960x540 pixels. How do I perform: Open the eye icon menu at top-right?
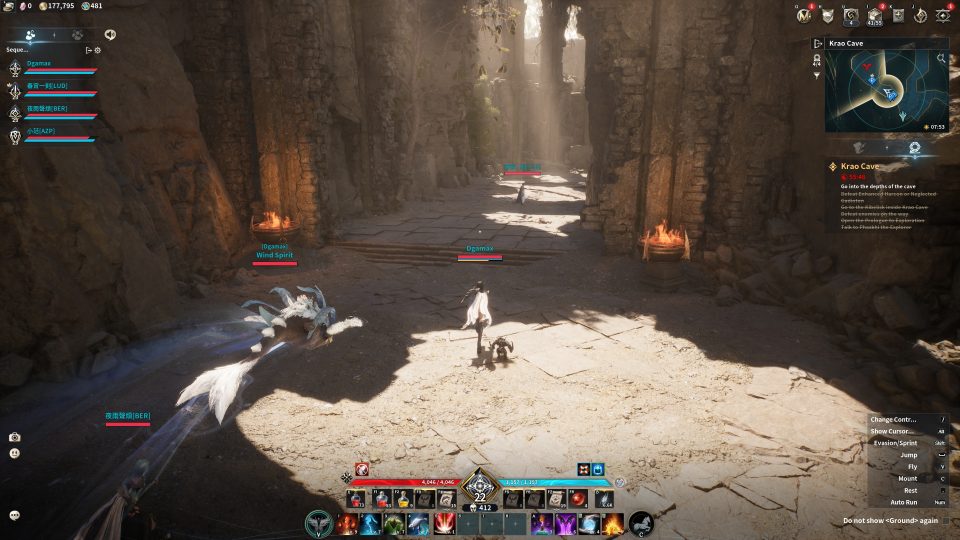pyautogui.click(x=942, y=15)
